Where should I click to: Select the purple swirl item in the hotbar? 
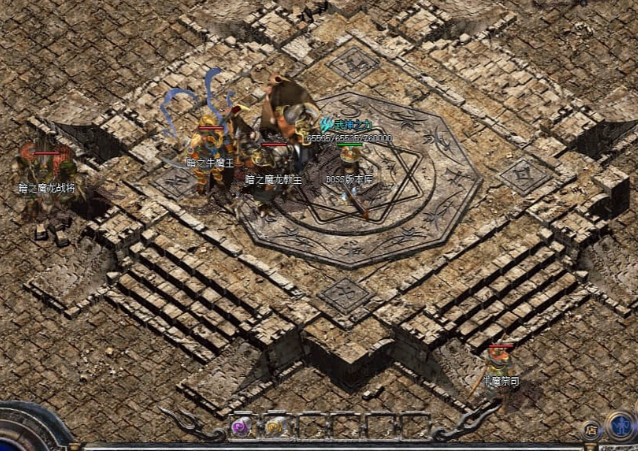pos(241,427)
